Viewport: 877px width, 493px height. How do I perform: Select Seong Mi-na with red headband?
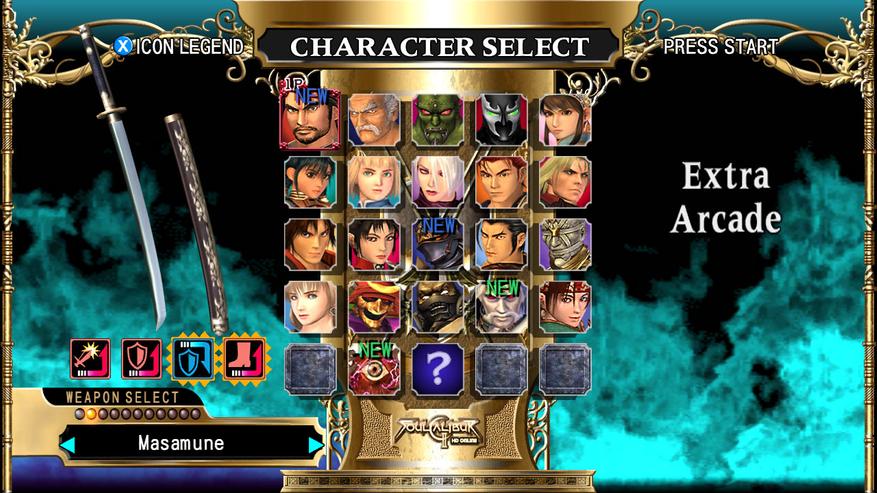[x=565, y=306]
